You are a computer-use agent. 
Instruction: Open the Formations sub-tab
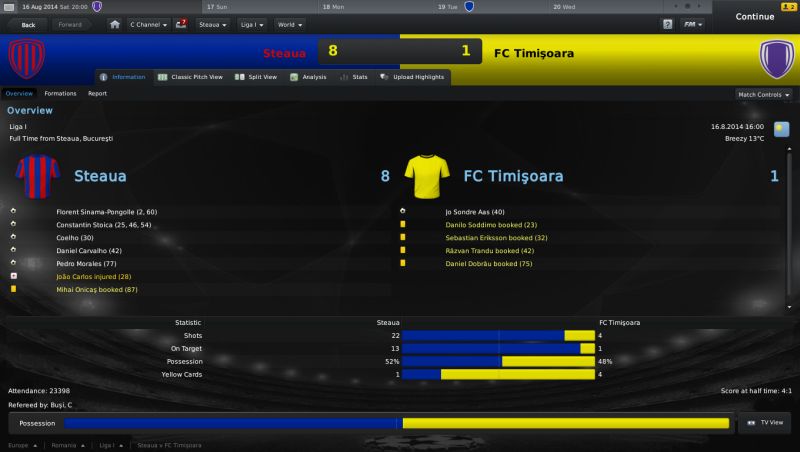point(60,93)
